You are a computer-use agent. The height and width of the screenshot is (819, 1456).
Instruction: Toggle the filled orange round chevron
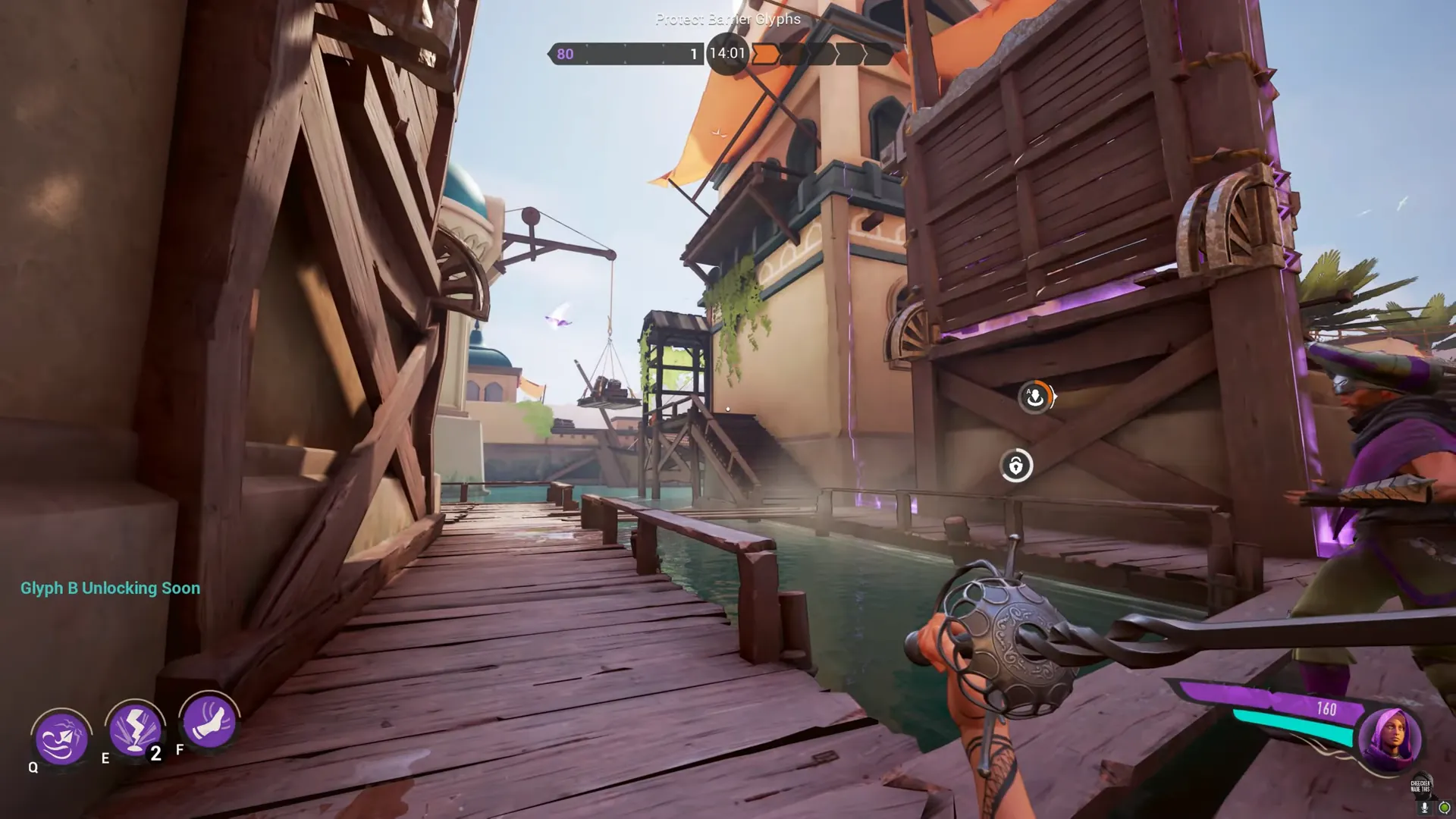point(764,53)
